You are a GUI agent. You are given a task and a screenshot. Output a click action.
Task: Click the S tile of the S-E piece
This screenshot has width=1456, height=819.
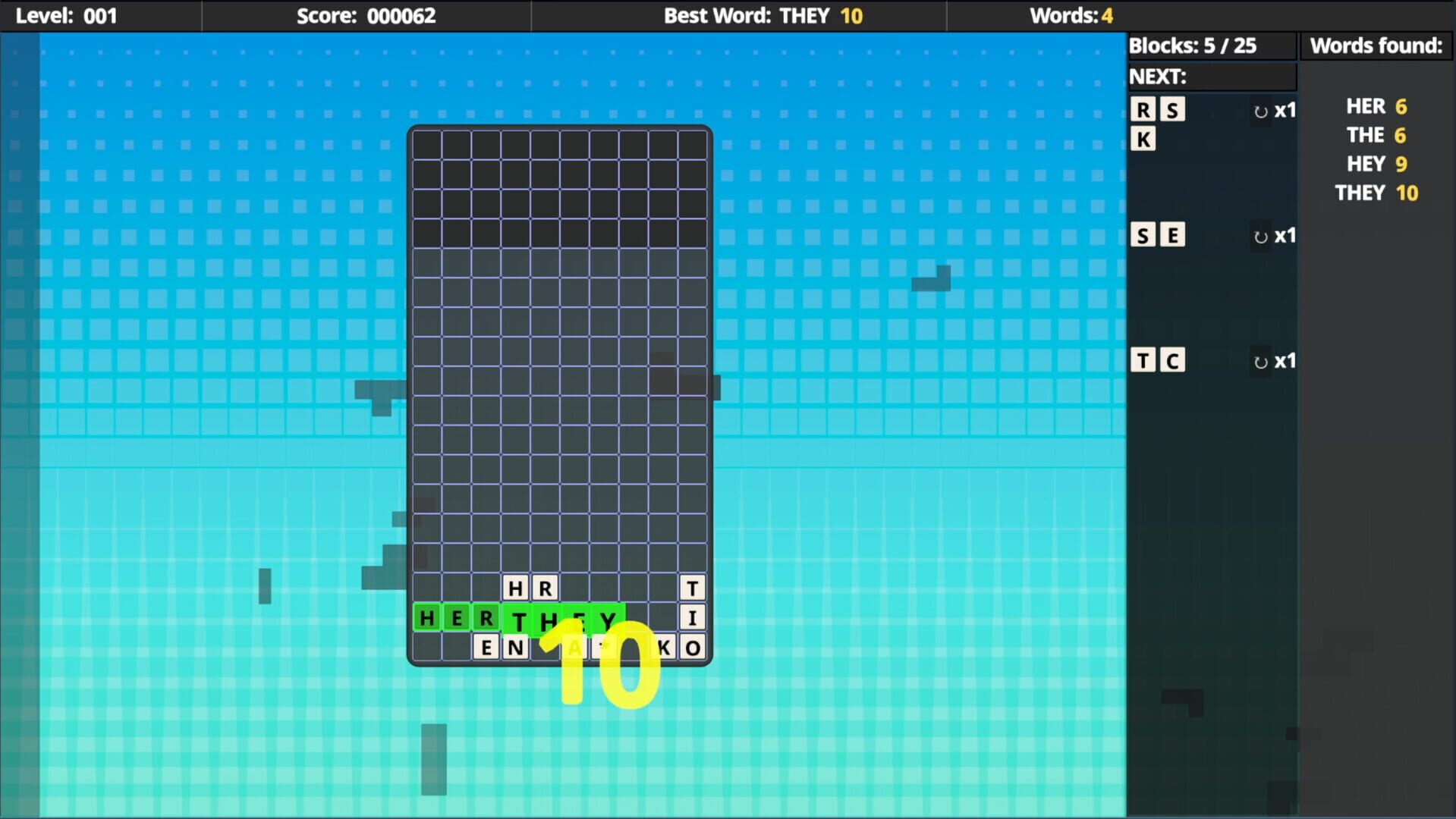pyautogui.click(x=1143, y=234)
